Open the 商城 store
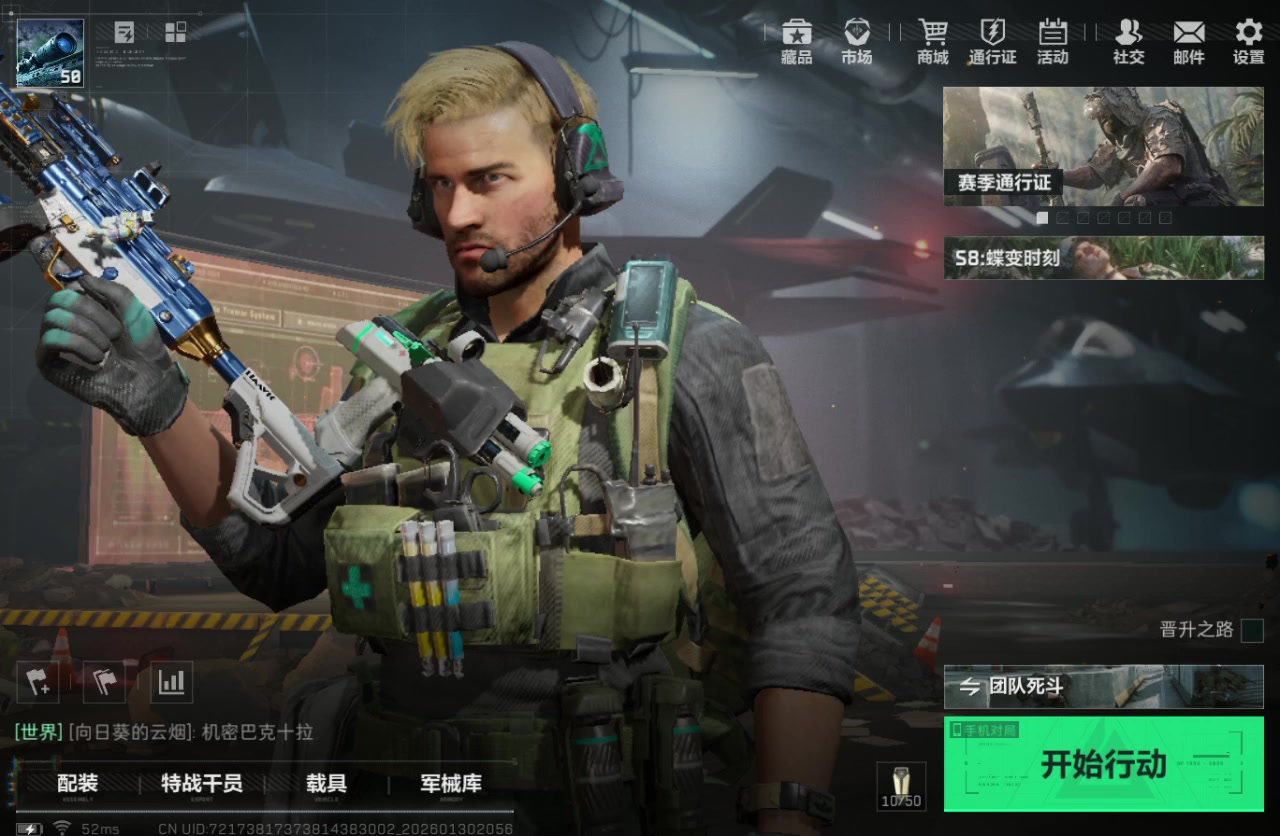The height and width of the screenshot is (836, 1280). click(x=933, y=42)
